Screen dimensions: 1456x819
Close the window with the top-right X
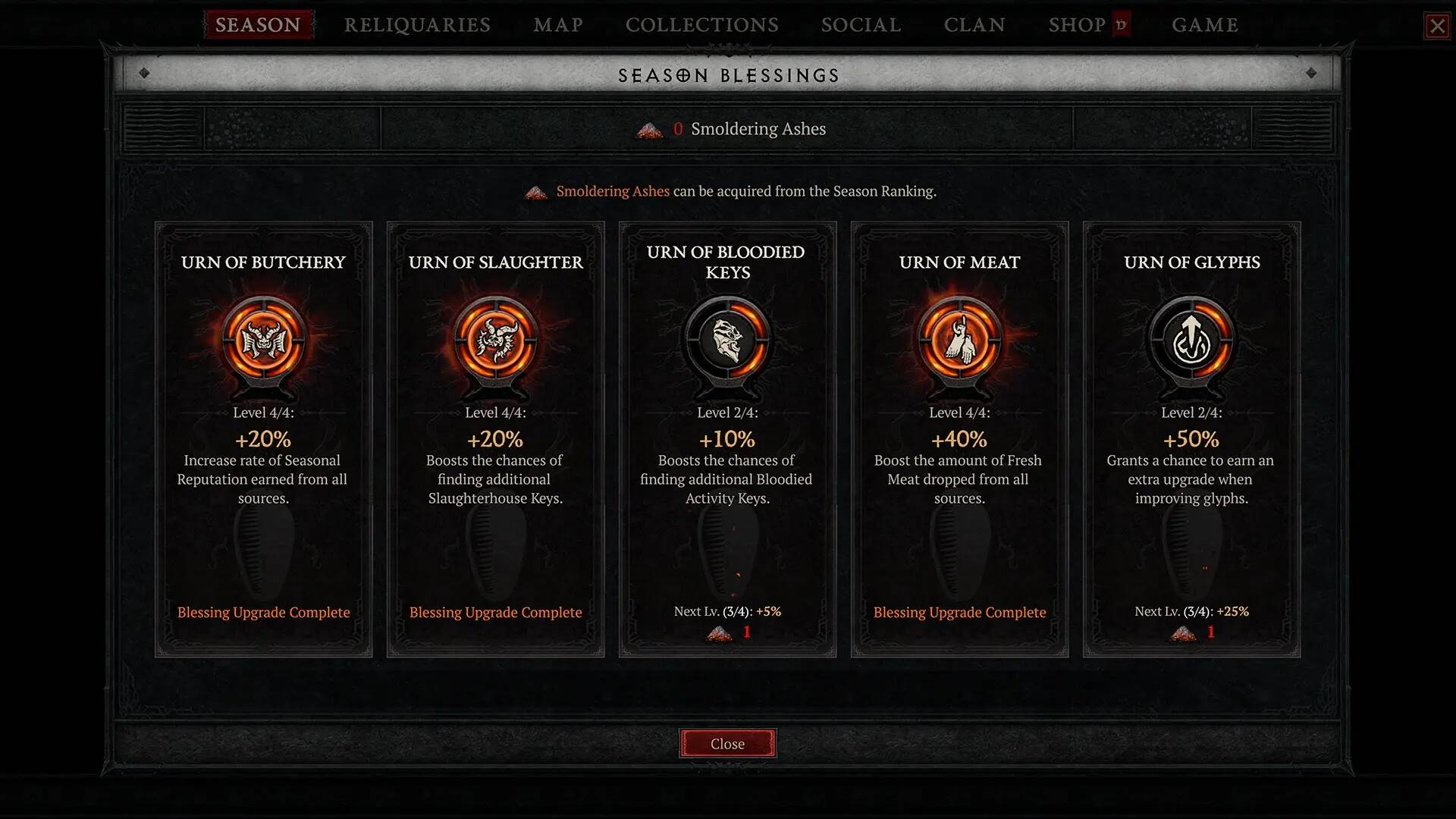point(1437,27)
